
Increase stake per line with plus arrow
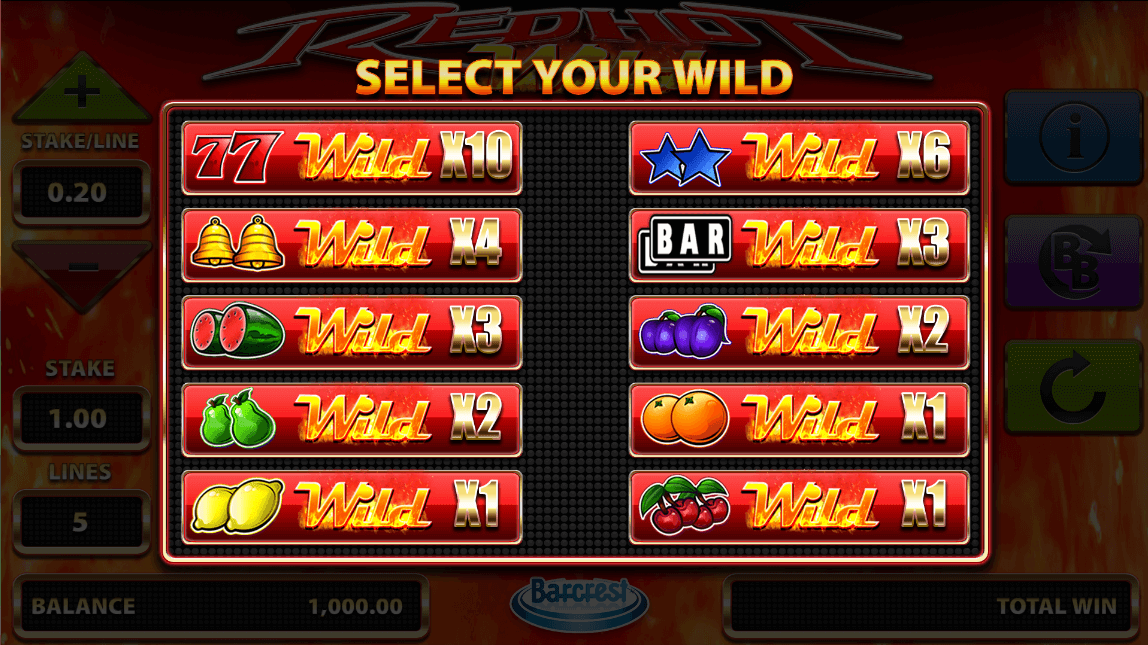(x=81, y=97)
